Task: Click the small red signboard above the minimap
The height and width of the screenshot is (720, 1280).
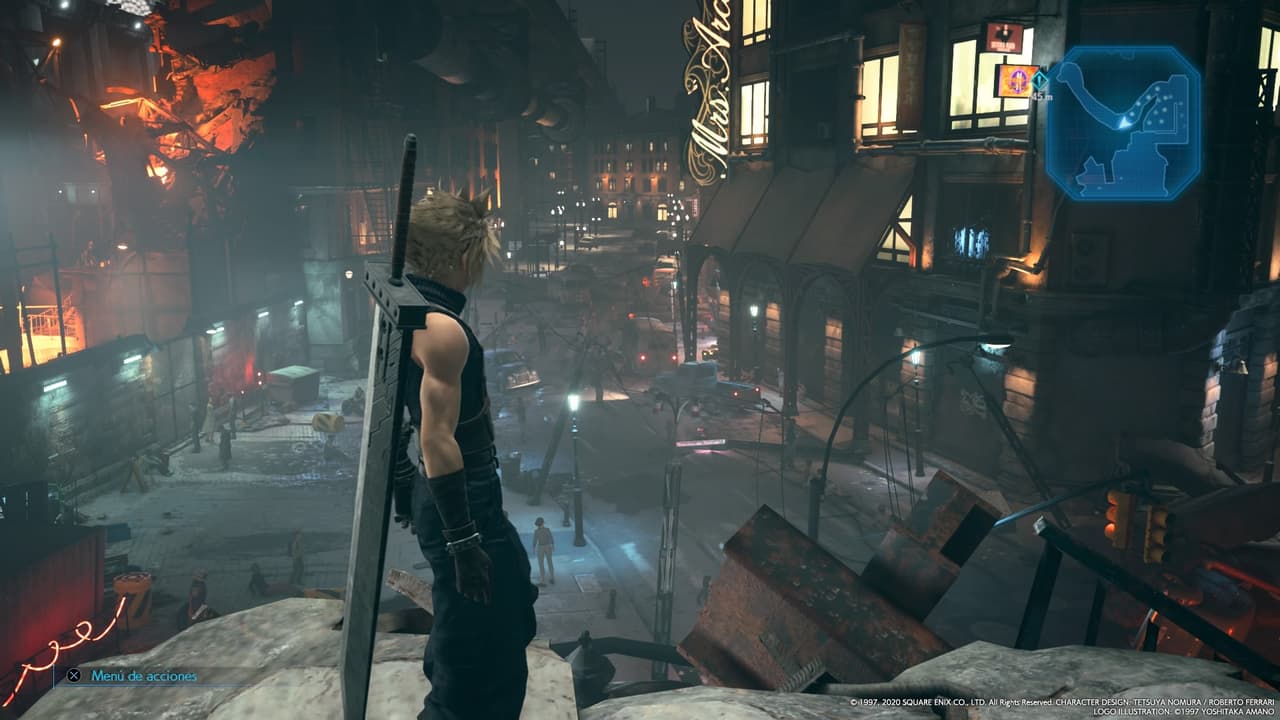Action: coord(1003,38)
